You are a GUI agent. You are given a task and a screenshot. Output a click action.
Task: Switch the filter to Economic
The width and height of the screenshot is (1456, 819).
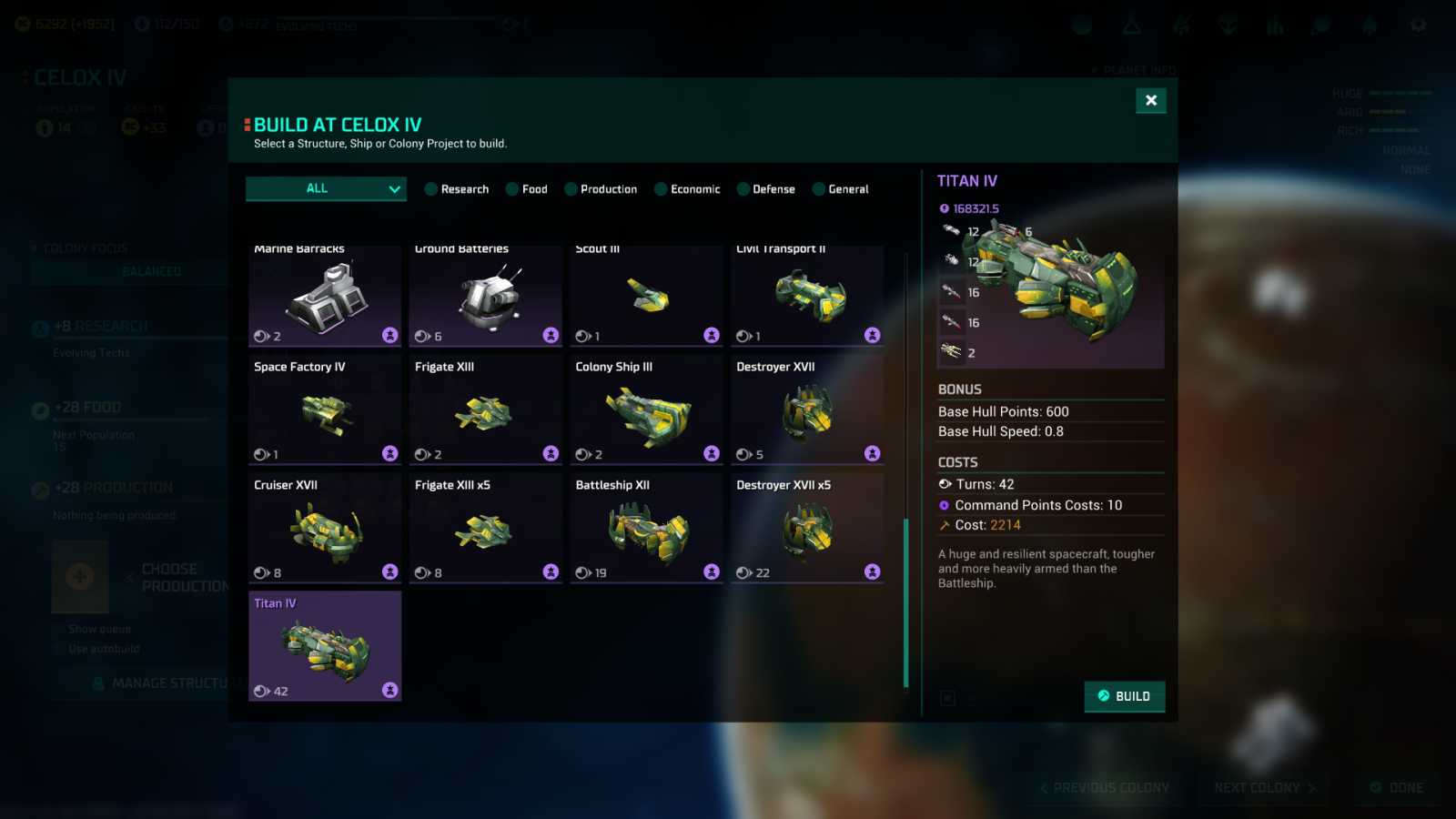pyautogui.click(x=686, y=189)
